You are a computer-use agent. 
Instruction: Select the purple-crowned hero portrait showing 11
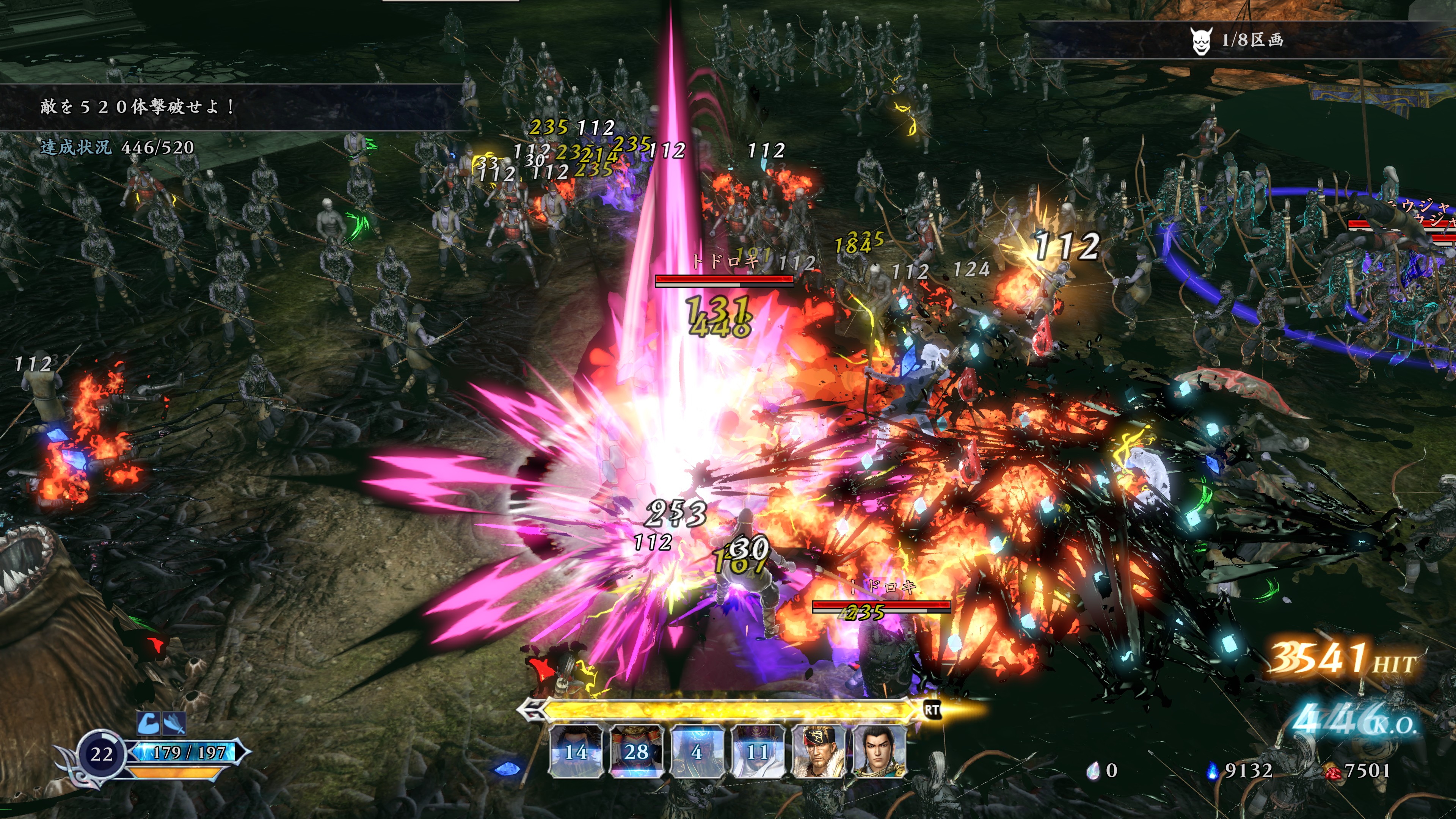[x=758, y=752]
